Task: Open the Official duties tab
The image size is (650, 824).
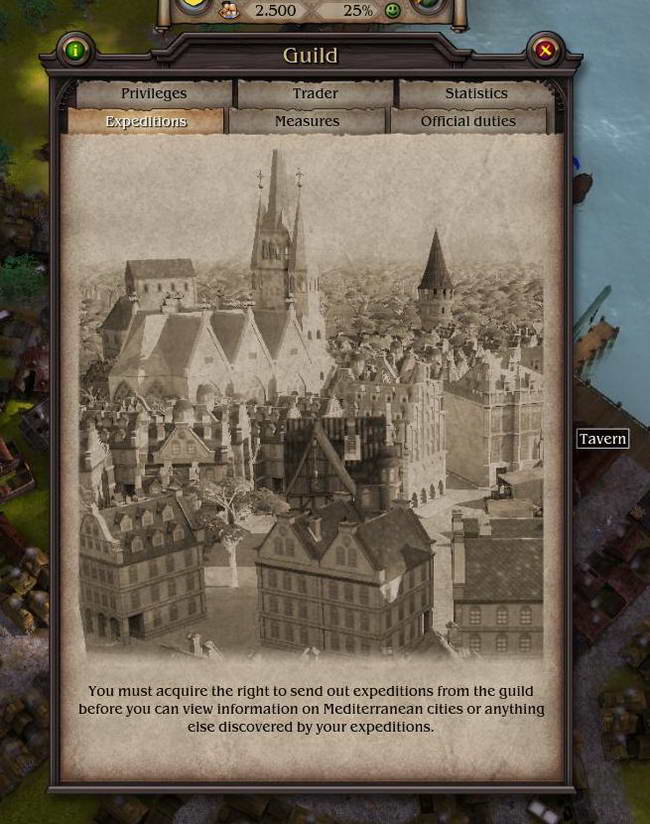Action: pyautogui.click(x=468, y=121)
